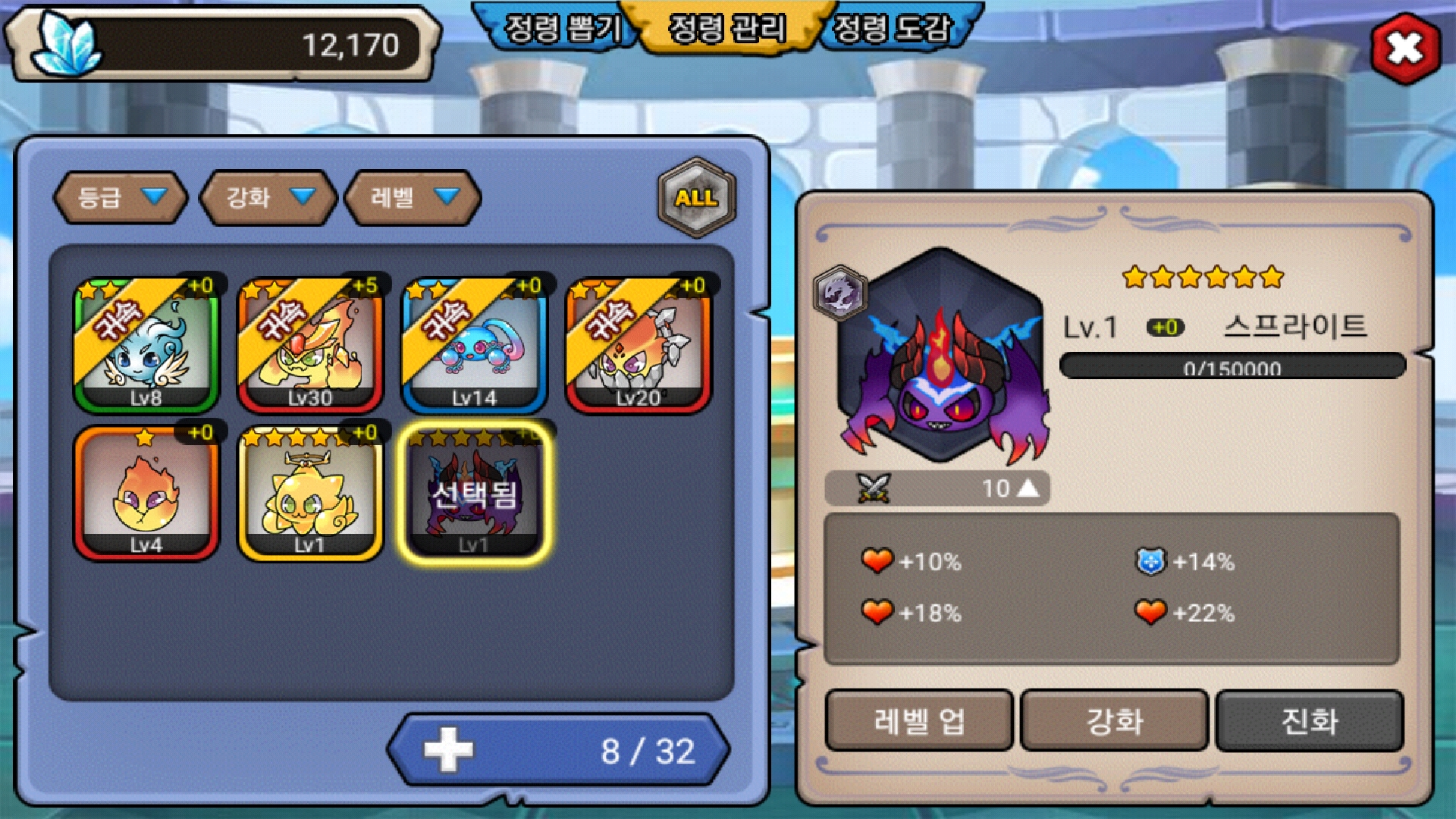Tap the 레벨 업 button

coord(918,720)
